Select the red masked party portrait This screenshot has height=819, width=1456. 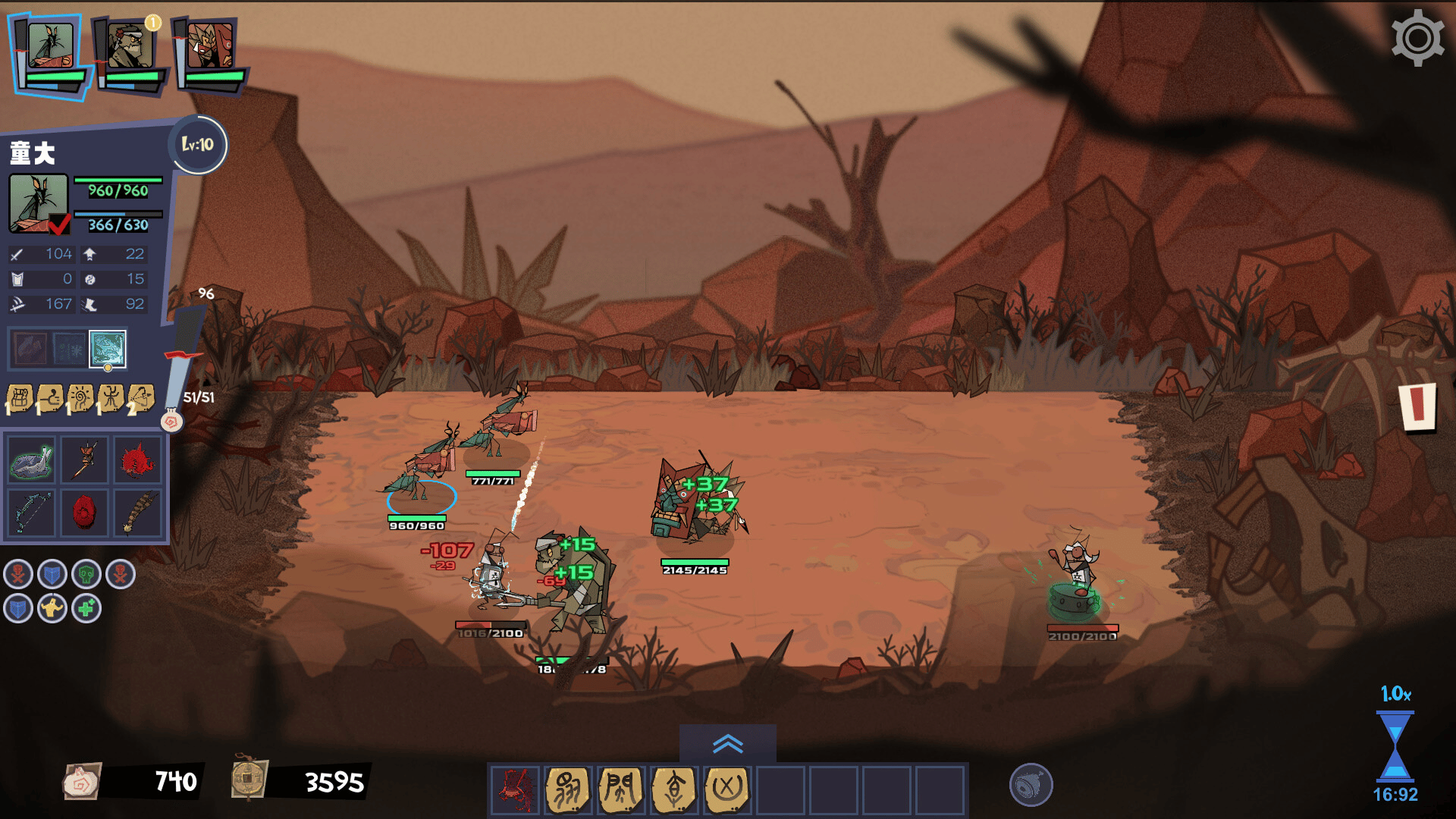(x=210, y=47)
